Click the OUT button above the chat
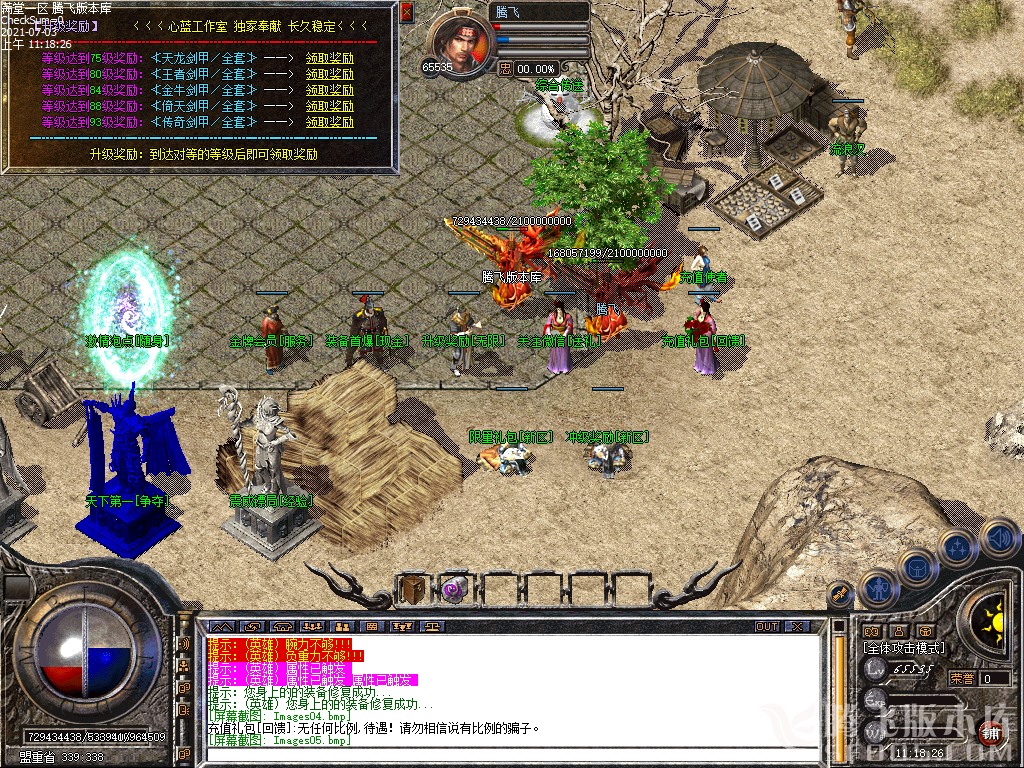This screenshot has width=1024, height=768. [x=766, y=626]
